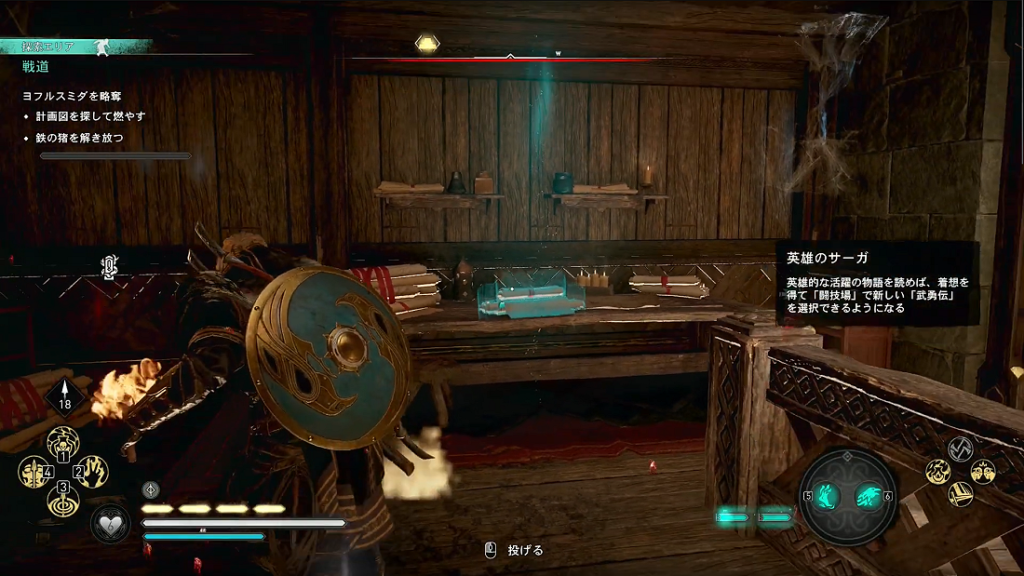Activate the poison flask ability in slot 1
Image resolution: width=1024 pixels, height=576 pixels.
[x=63, y=440]
